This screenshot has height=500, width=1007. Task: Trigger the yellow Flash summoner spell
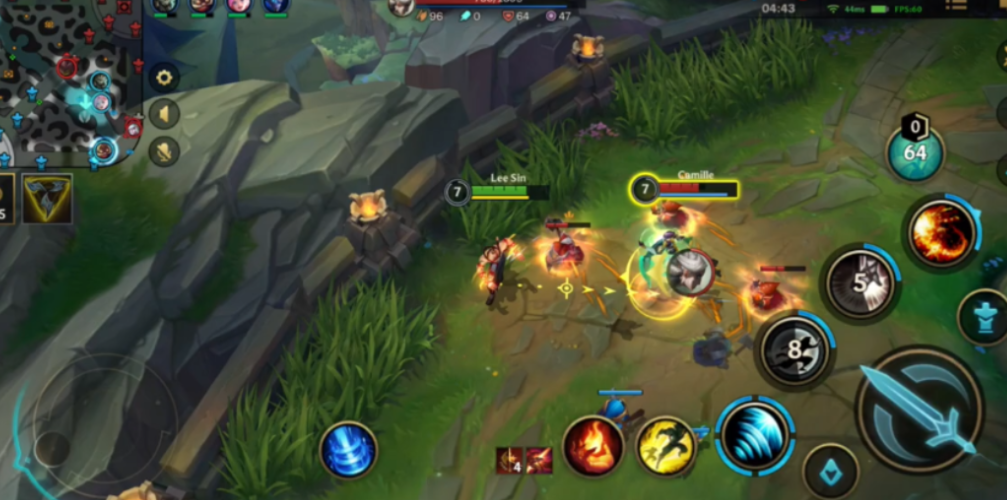point(667,445)
